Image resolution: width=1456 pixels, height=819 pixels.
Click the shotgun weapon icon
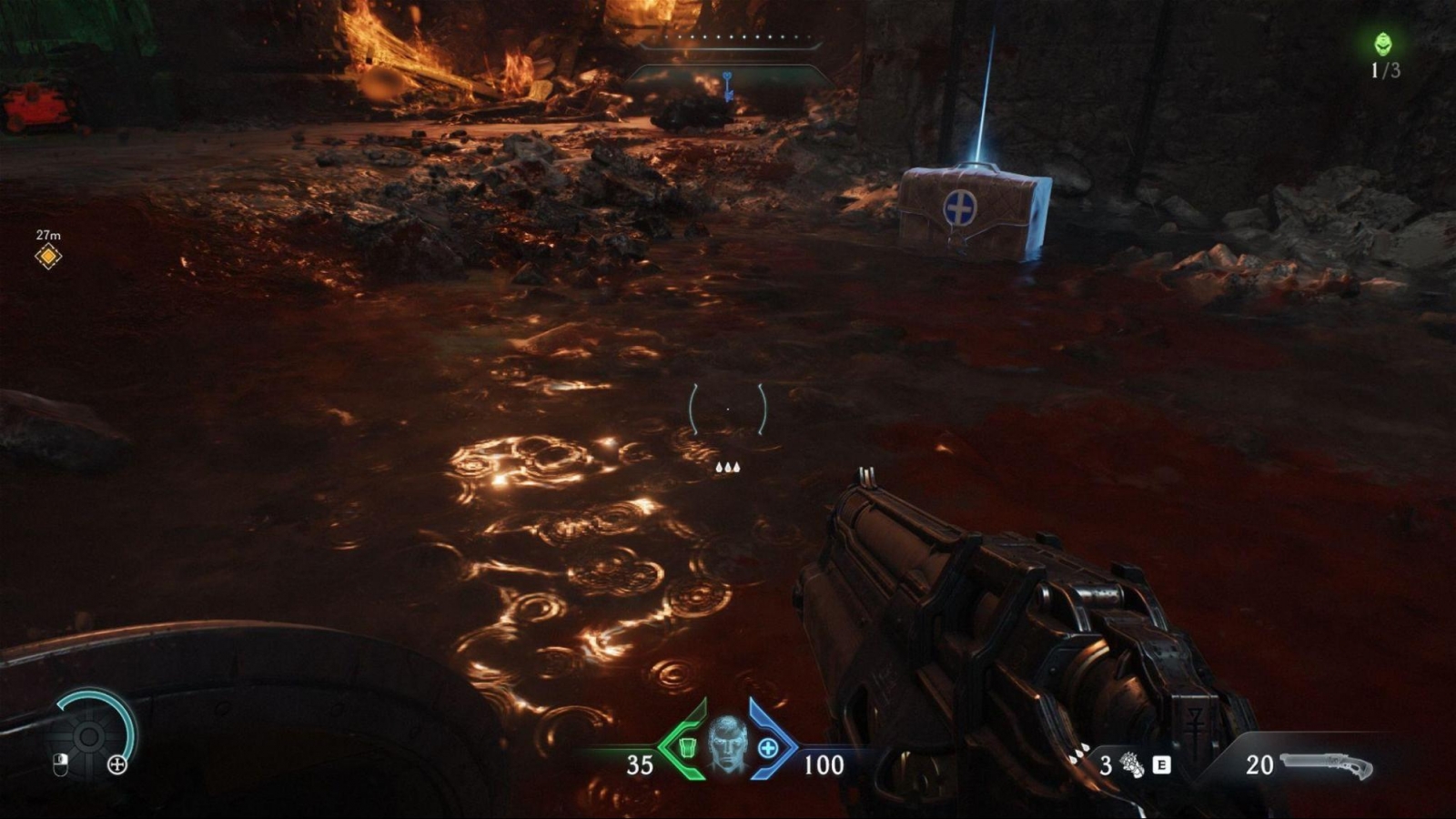pos(1326,764)
